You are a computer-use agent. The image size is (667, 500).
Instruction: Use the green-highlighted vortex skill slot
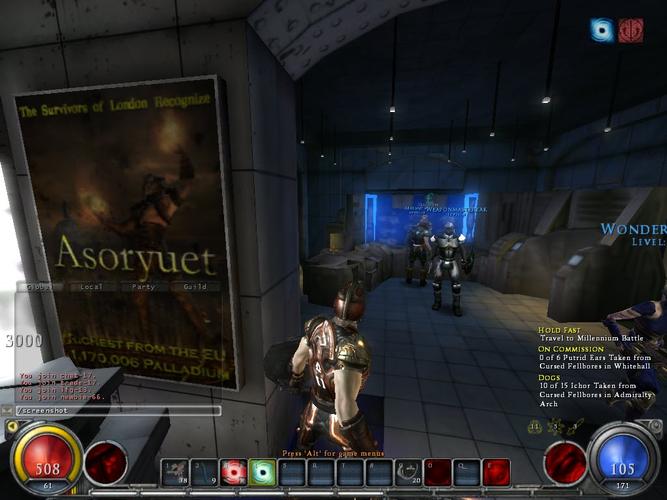(x=263, y=471)
